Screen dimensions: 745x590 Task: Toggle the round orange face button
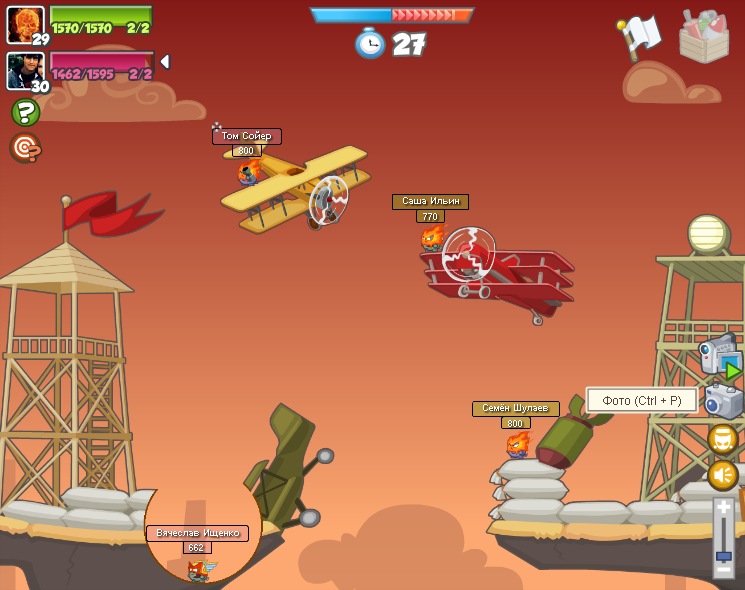coord(723,439)
